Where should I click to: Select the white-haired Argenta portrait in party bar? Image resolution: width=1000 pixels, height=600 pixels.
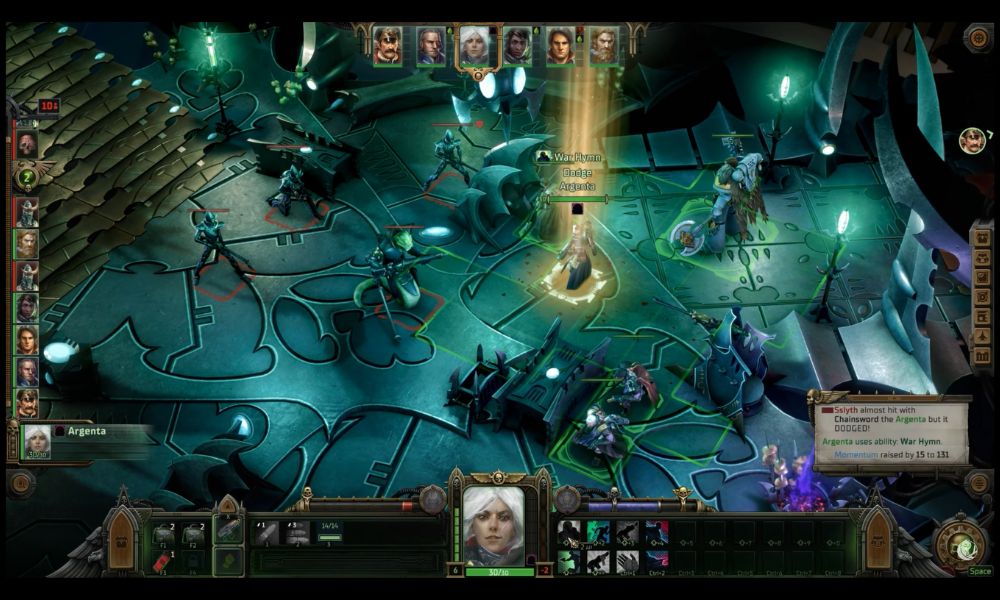(x=474, y=45)
